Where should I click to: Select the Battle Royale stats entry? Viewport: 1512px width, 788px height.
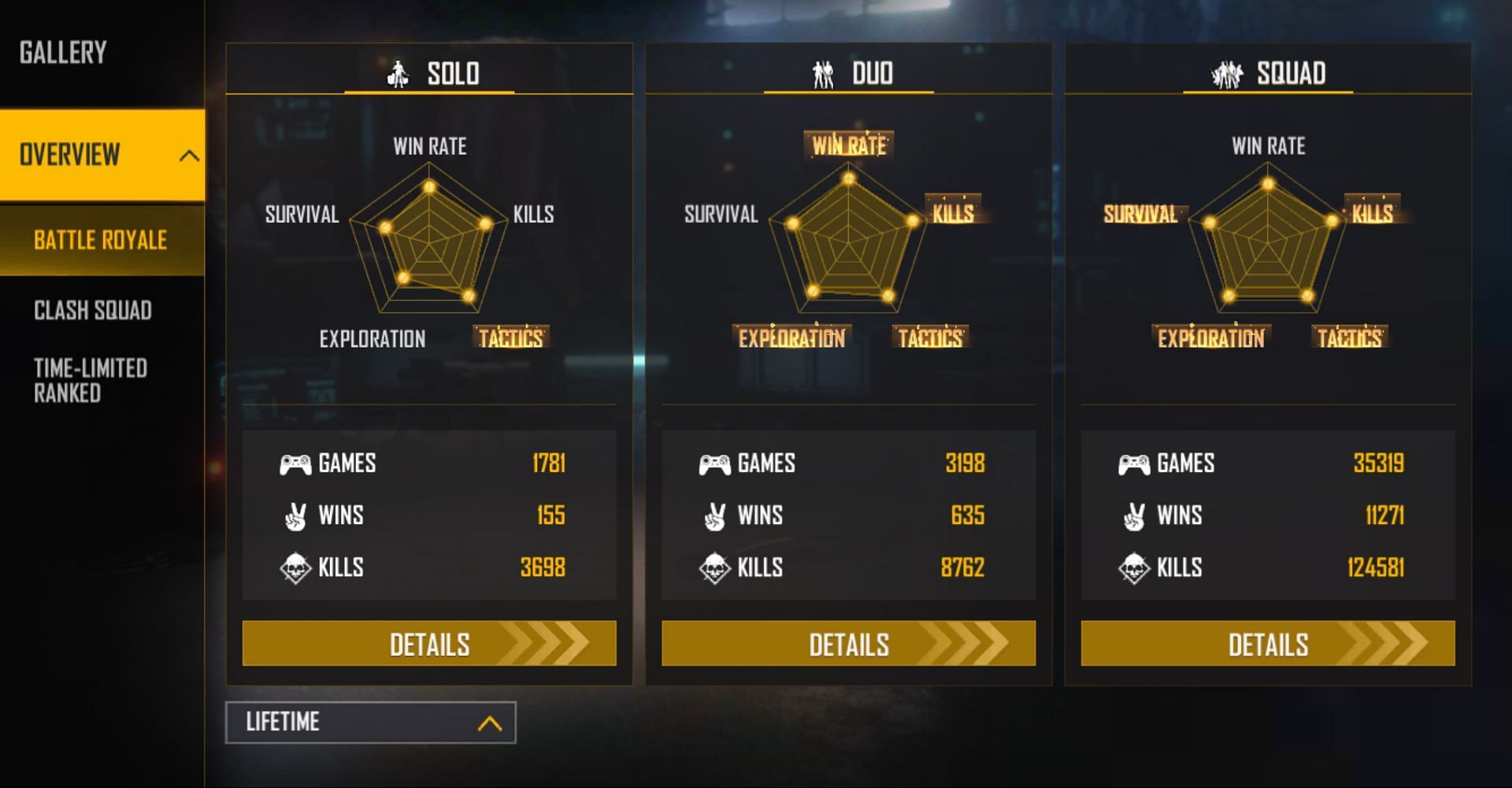point(101,240)
